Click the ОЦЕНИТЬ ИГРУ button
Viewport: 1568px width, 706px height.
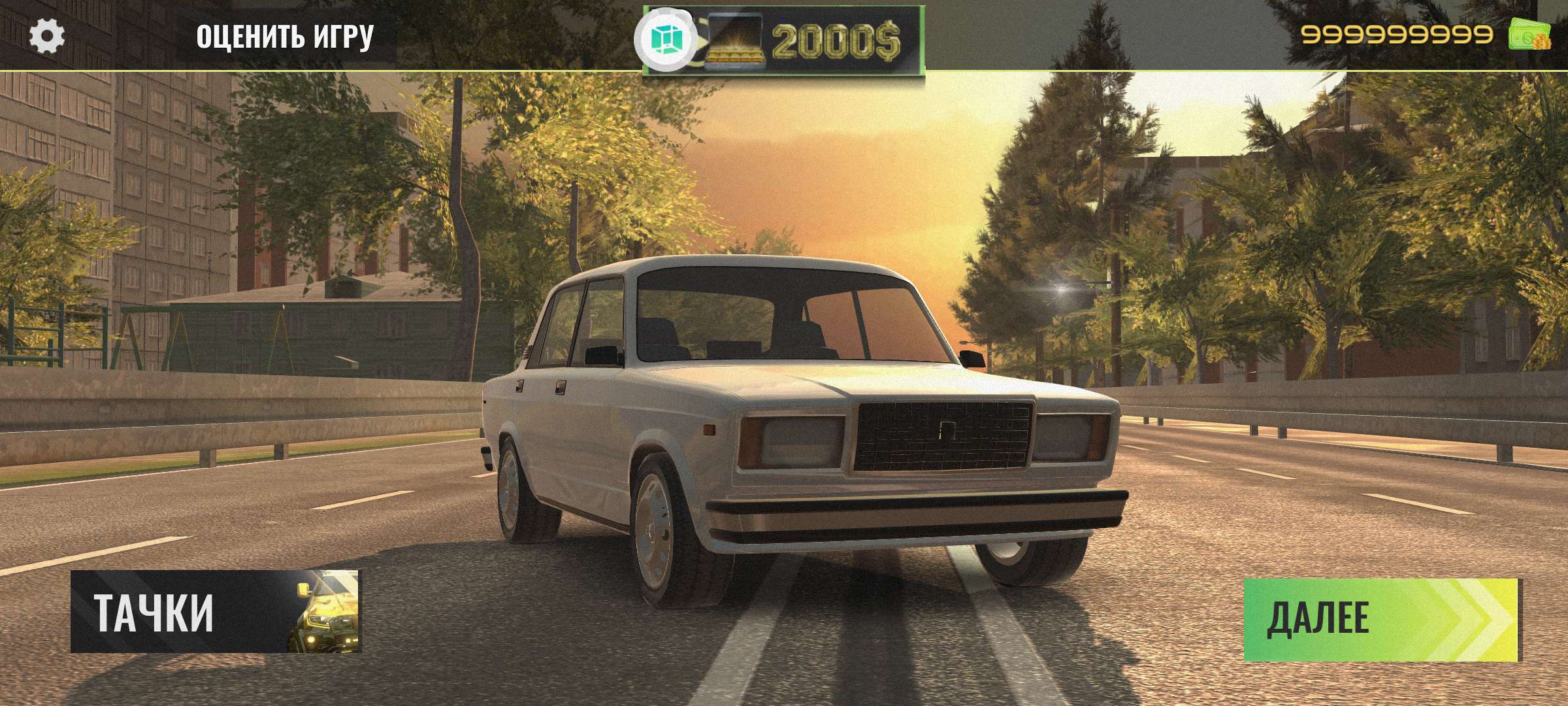pos(285,37)
